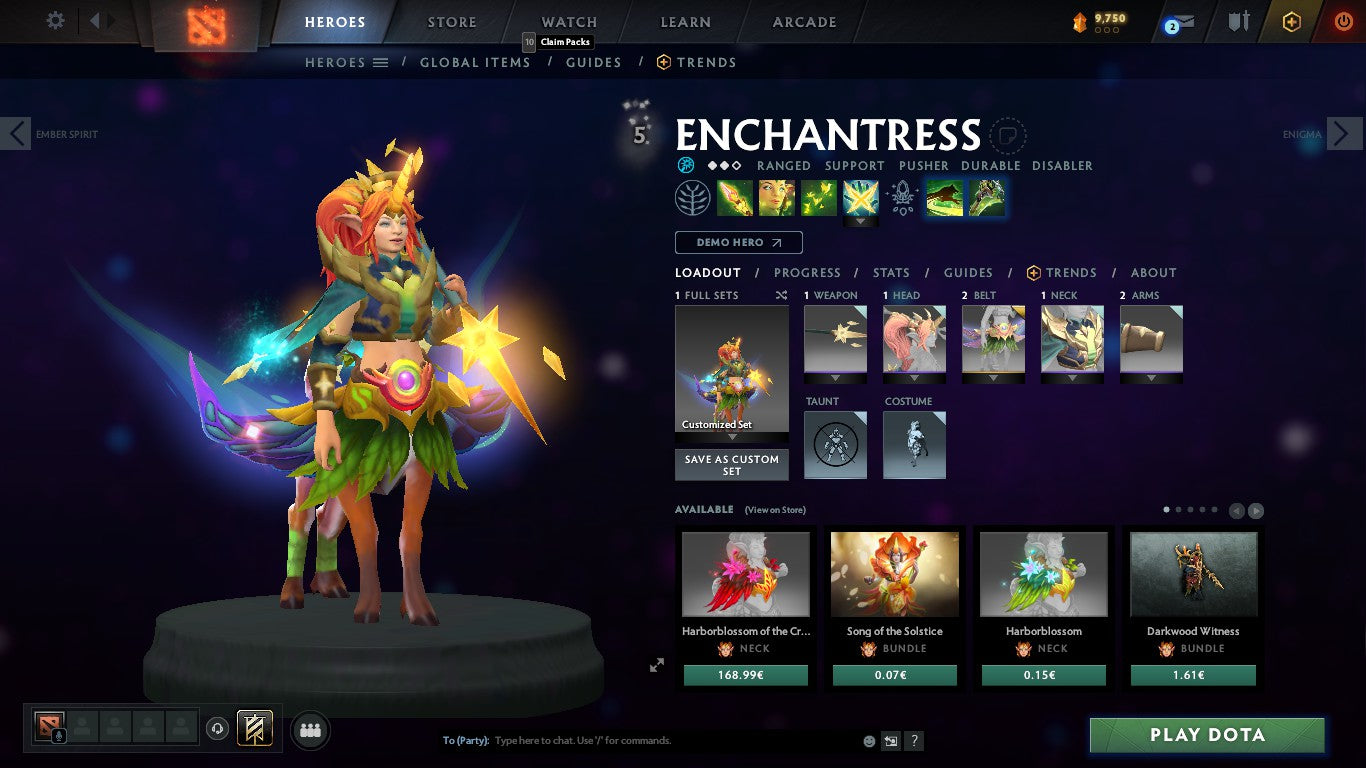Image resolution: width=1366 pixels, height=768 pixels.
Task: Select the second page dot under AVAILABLE items
Action: (1178, 509)
